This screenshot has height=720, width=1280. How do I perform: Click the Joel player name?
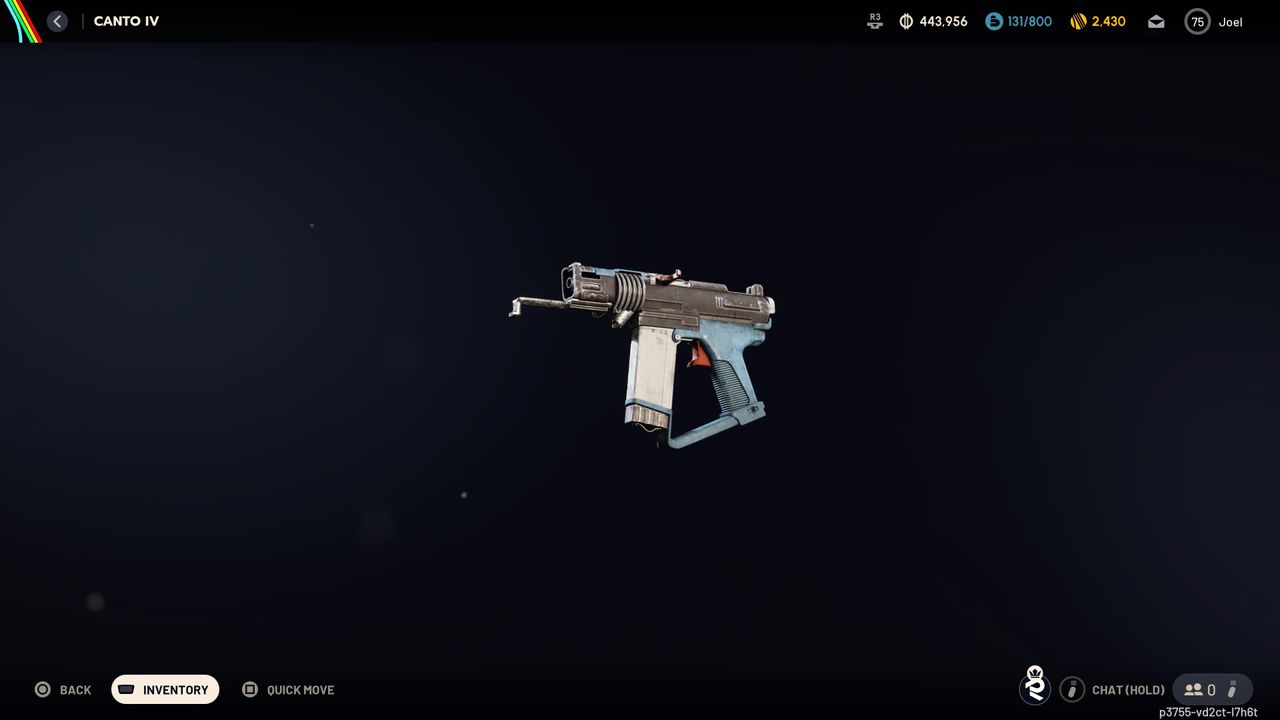pos(1230,20)
